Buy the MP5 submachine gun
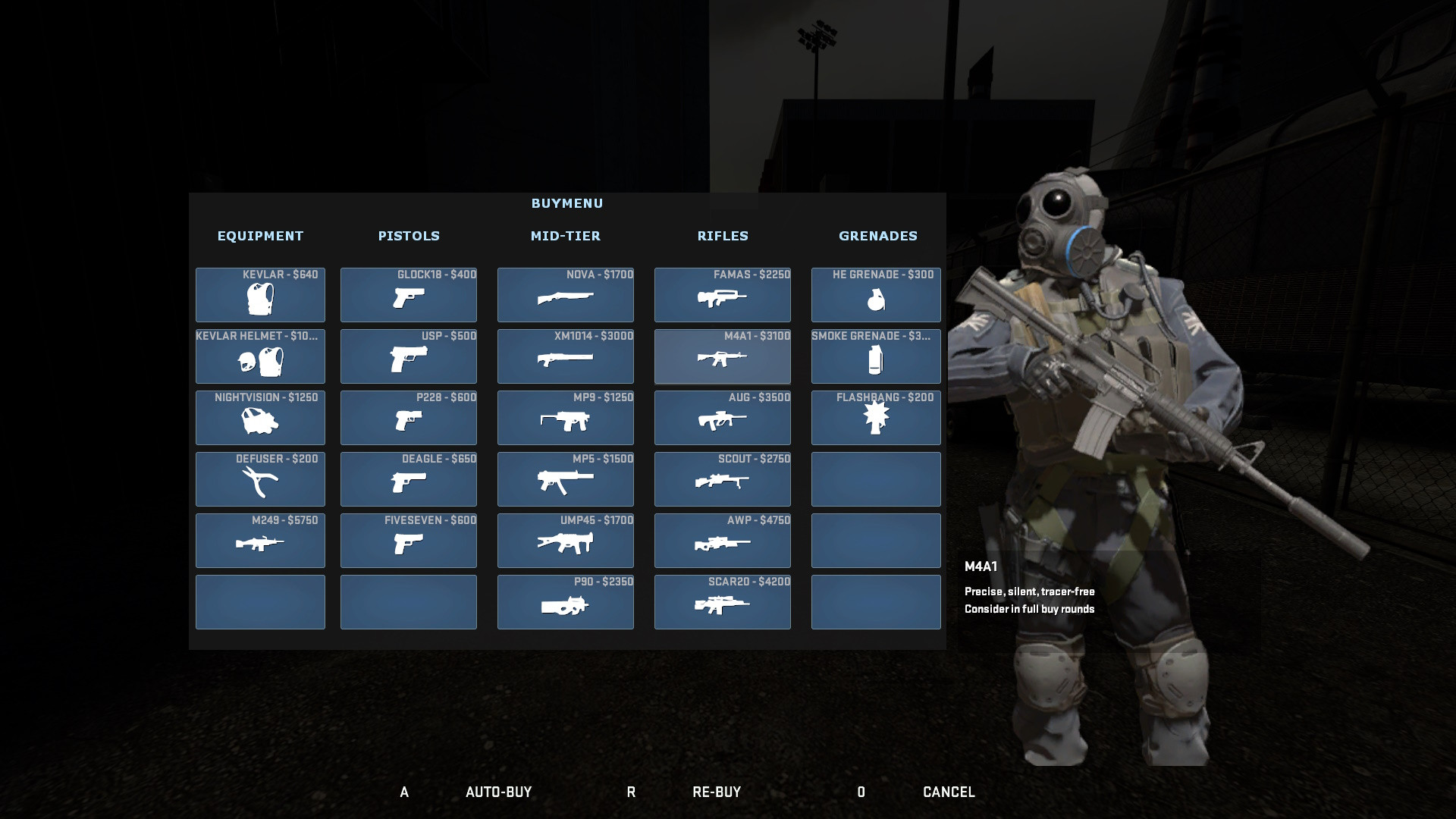Image resolution: width=1456 pixels, height=819 pixels. tap(566, 479)
